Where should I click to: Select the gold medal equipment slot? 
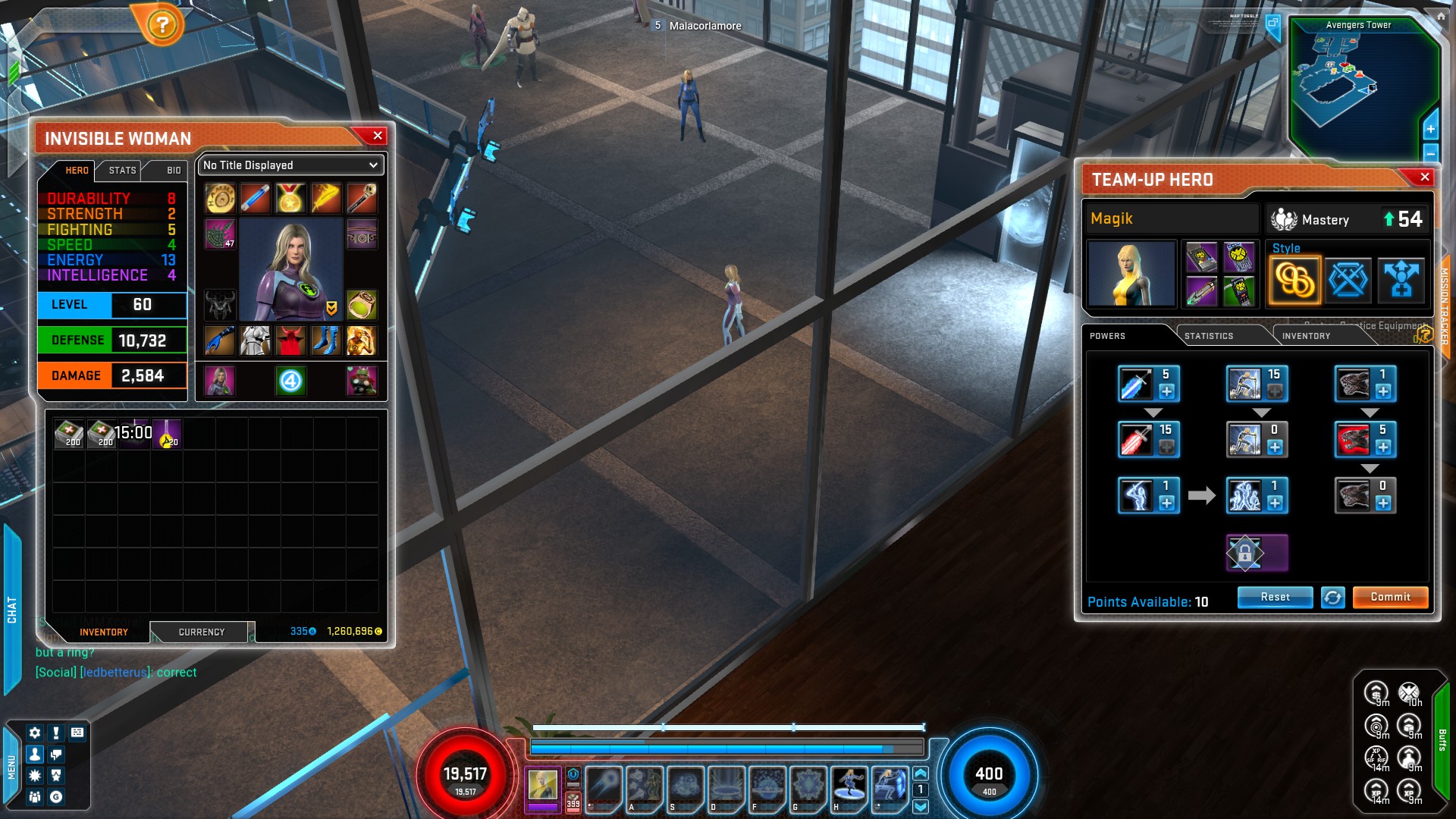290,199
